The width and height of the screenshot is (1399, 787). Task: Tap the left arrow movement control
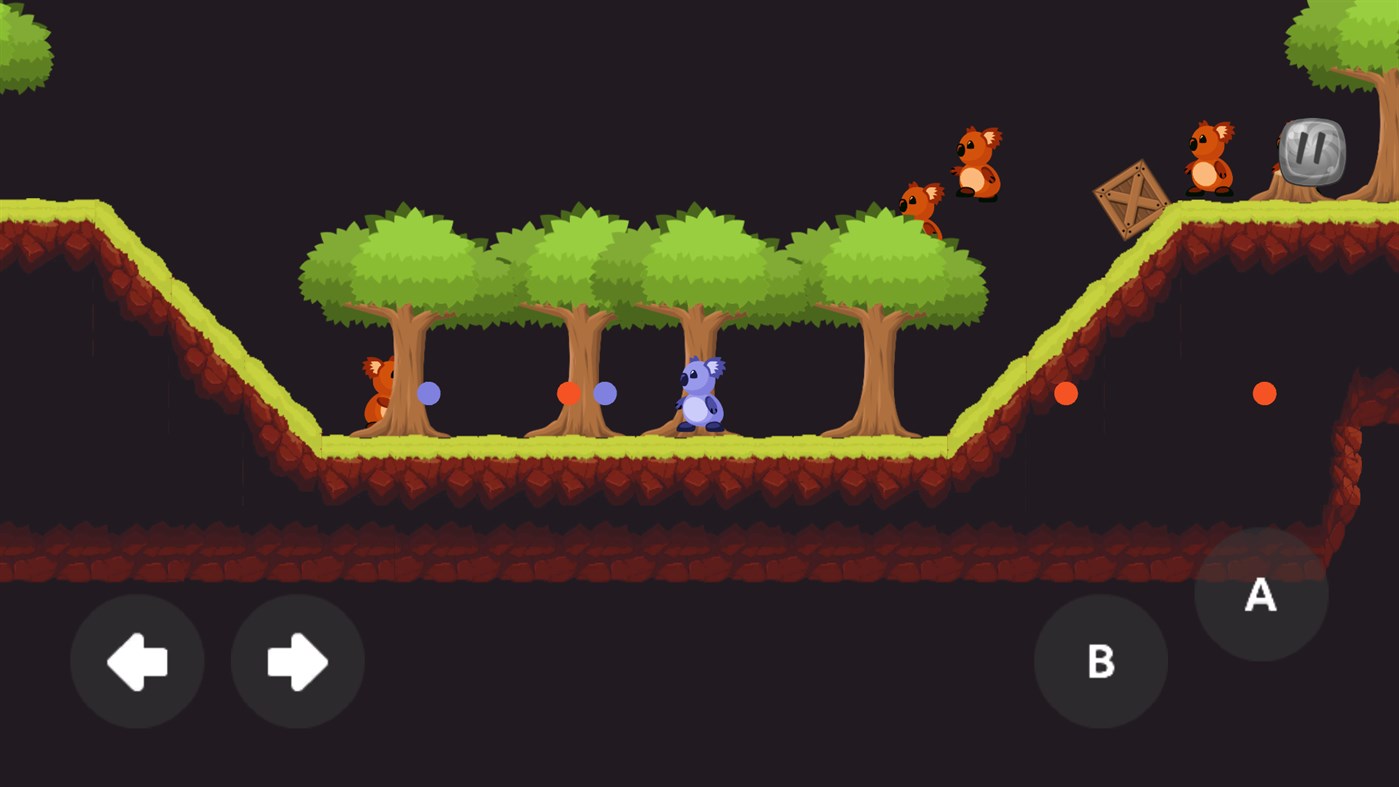pyautogui.click(x=137, y=661)
